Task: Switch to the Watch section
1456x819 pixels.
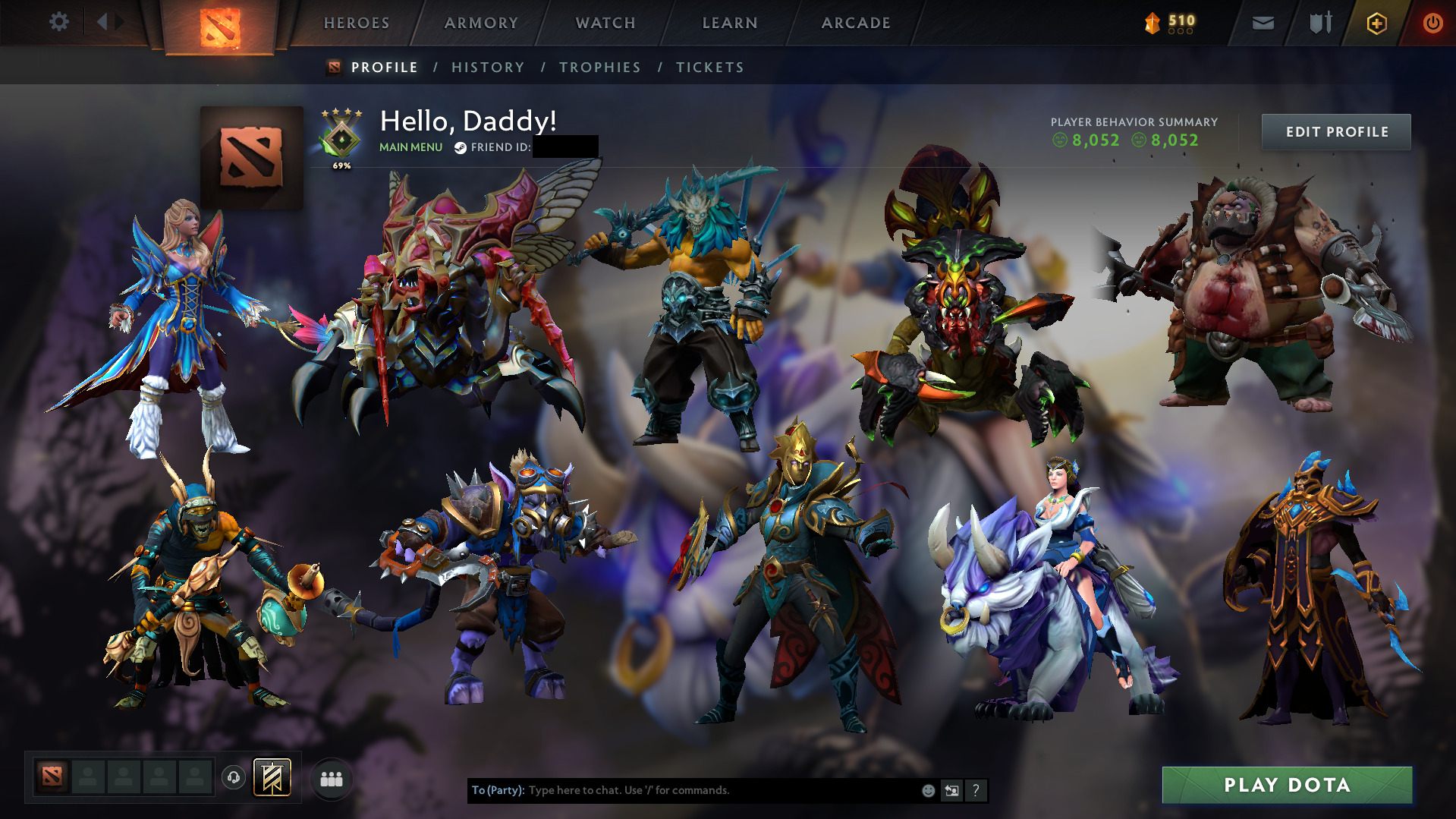Action: (x=605, y=23)
